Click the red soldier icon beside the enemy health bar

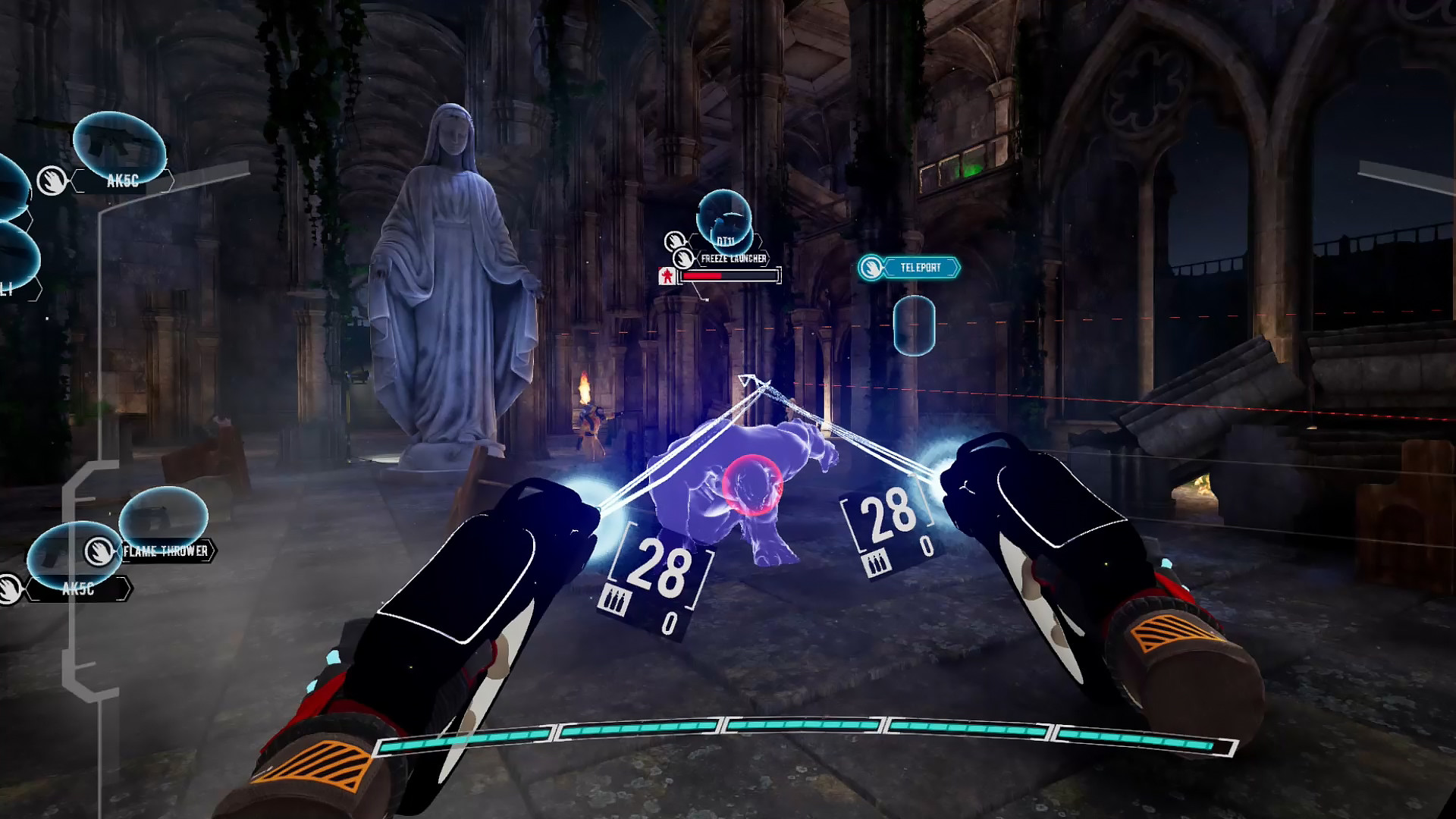point(667,276)
